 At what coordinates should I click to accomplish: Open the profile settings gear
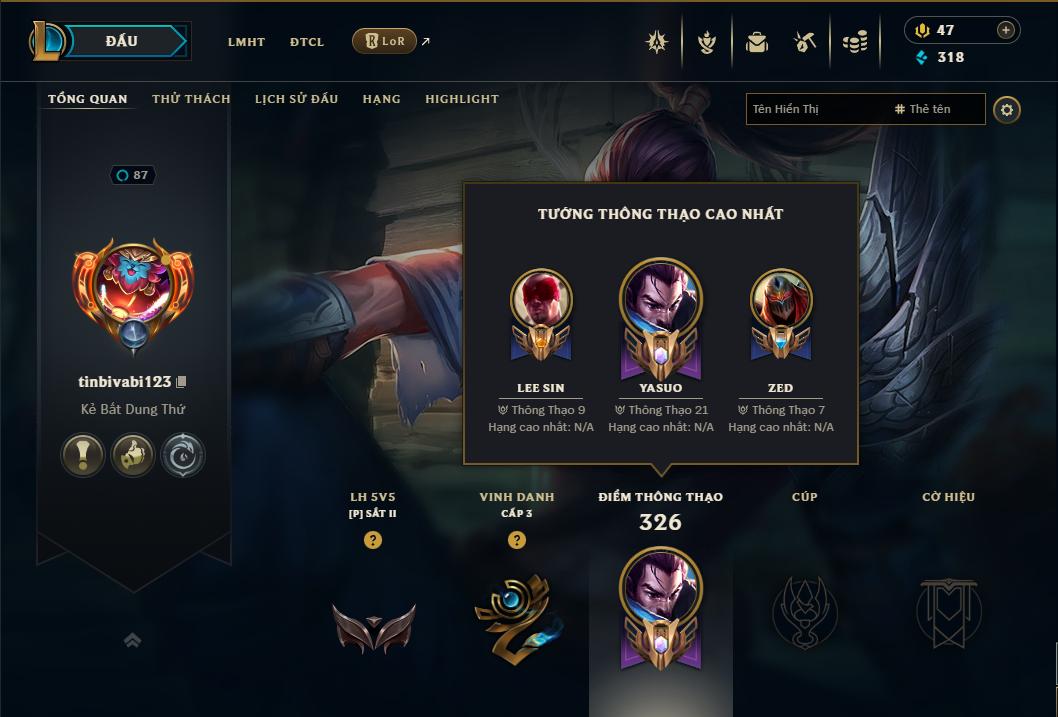tap(1007, 109)
